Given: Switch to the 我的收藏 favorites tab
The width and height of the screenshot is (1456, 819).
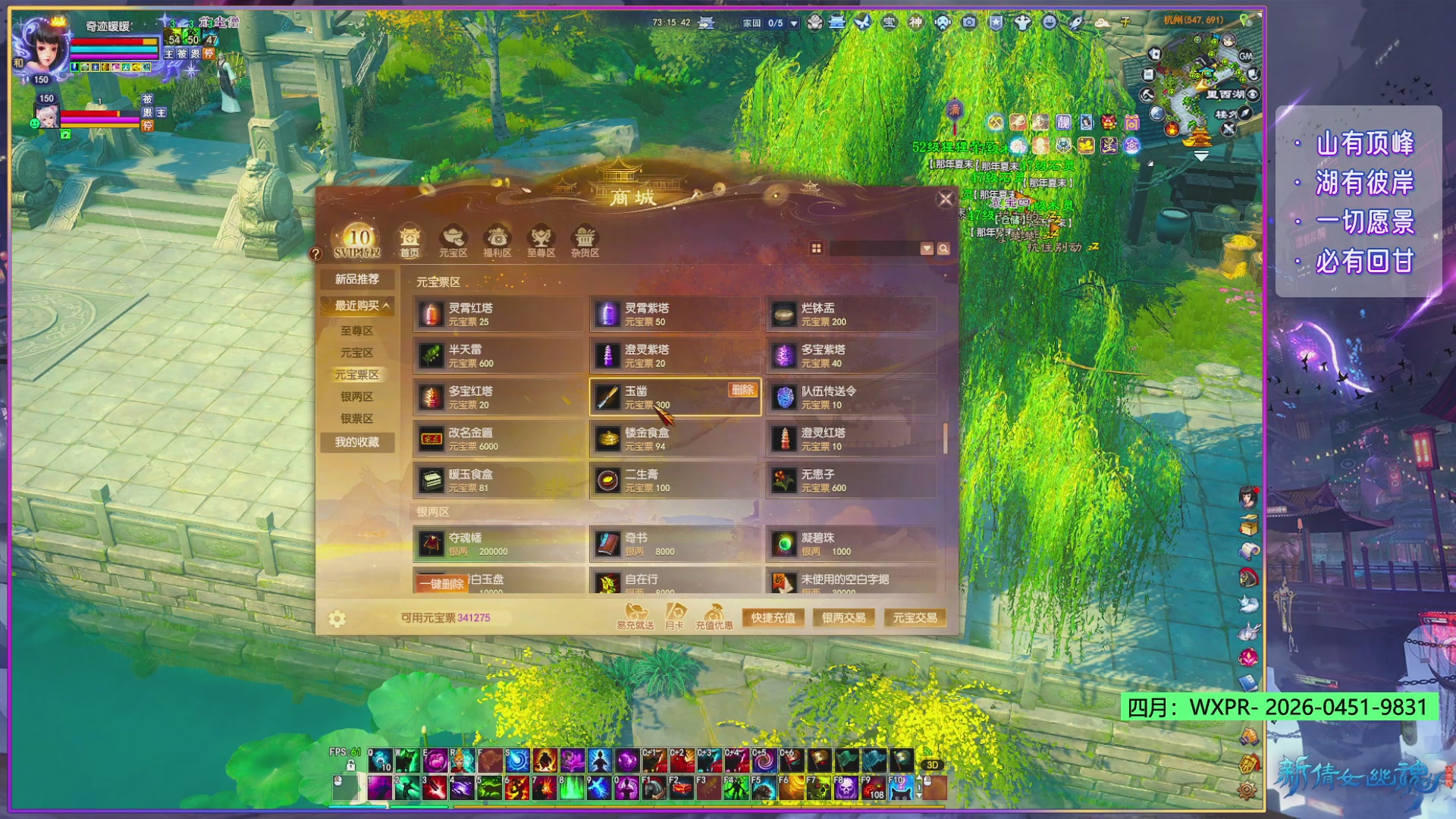Looking at the screenshot, I should pyautogui.click(x=356, y=442).
